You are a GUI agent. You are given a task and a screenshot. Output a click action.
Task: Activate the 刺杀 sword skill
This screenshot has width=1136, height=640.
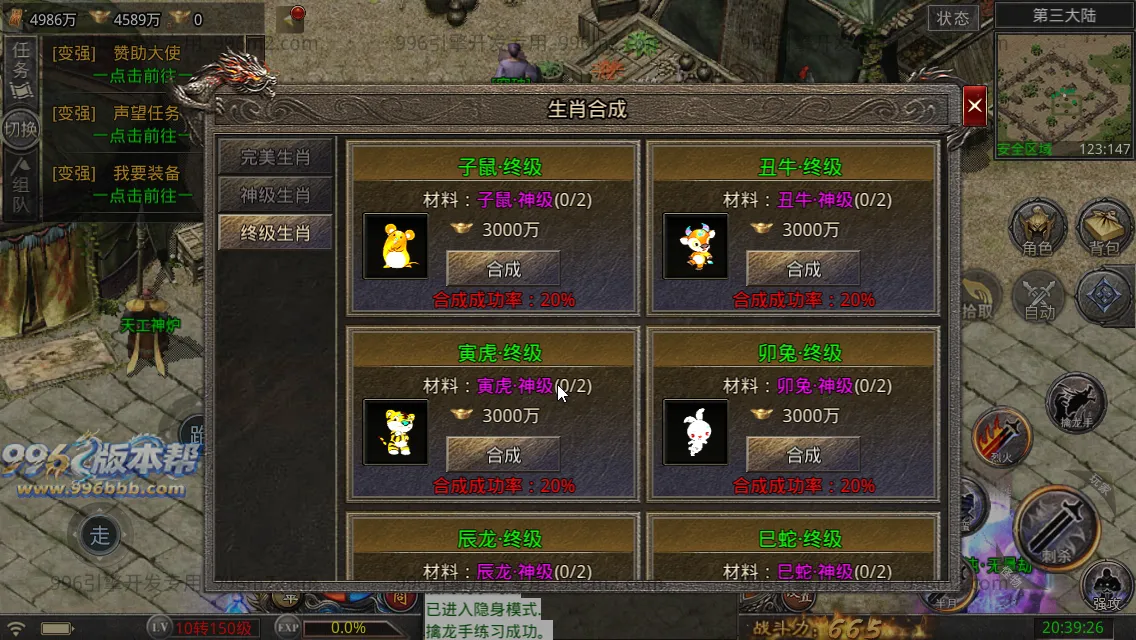coord(1057,525)
